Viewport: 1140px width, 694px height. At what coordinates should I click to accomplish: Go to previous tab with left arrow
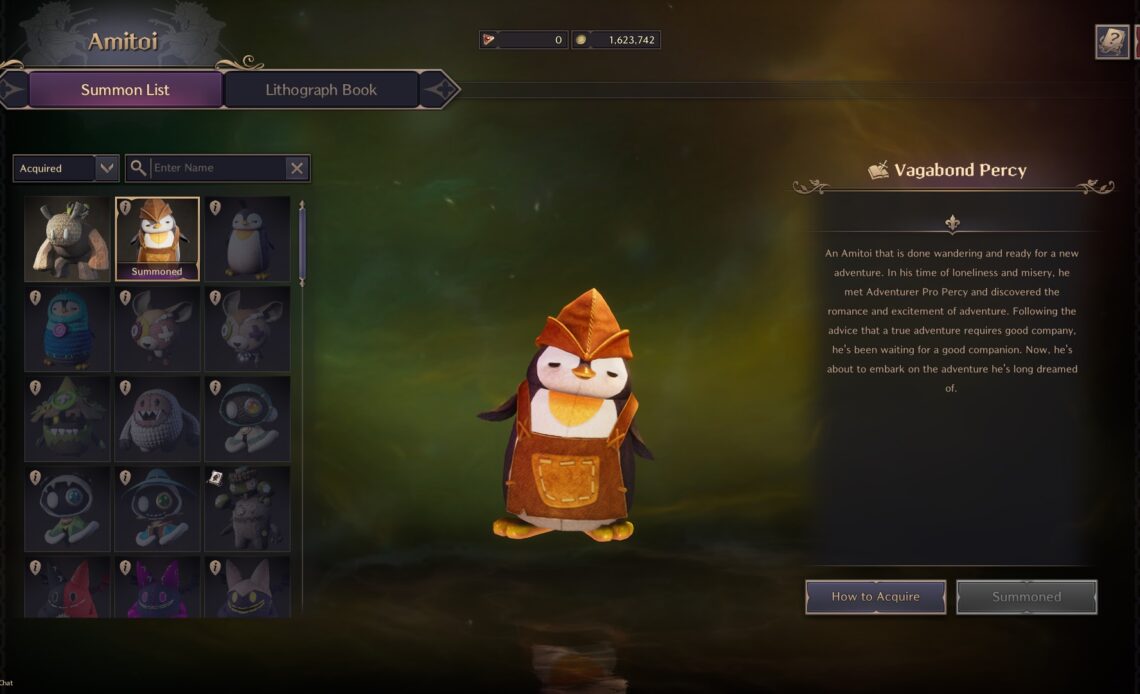point(13,90)
